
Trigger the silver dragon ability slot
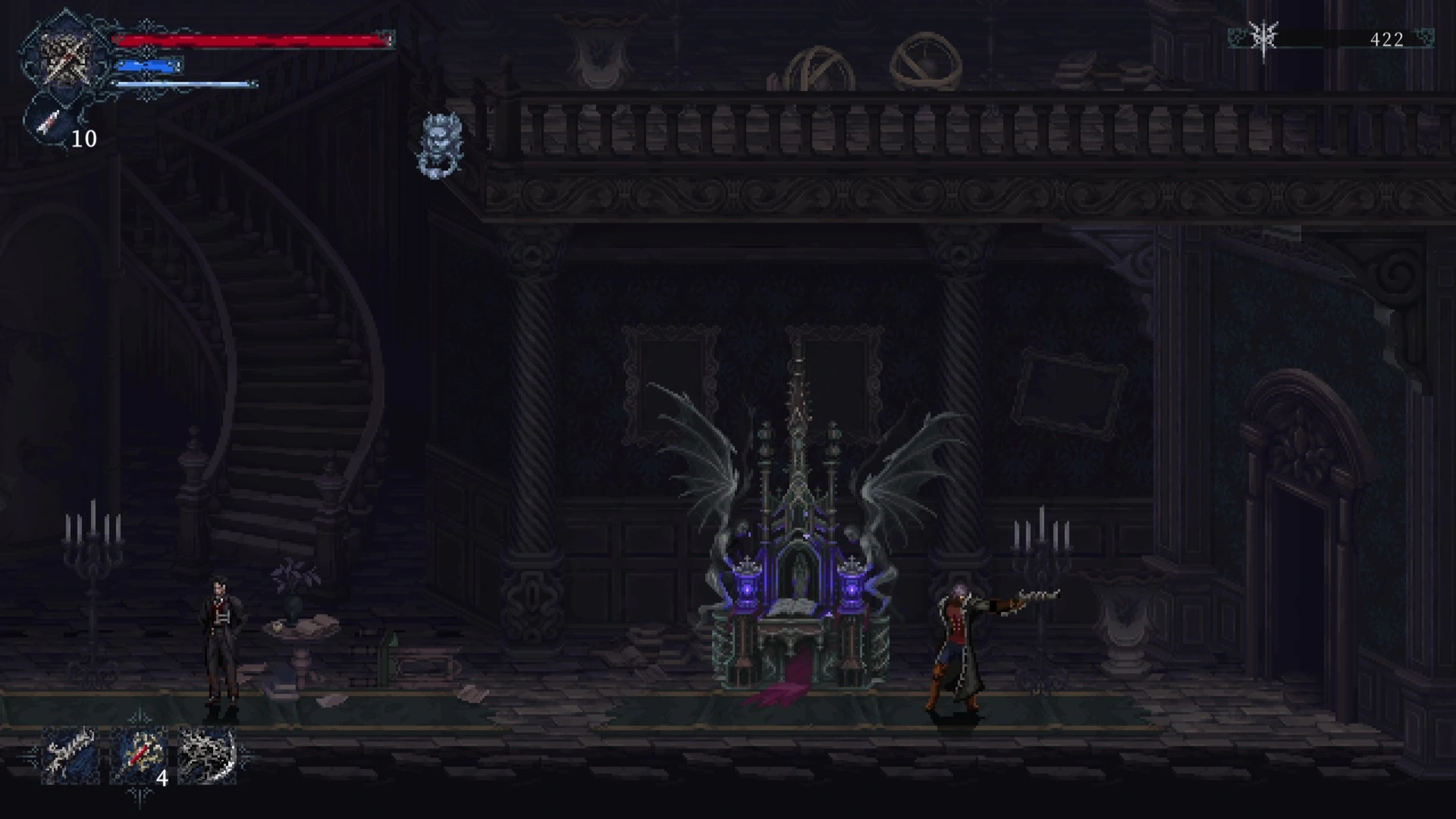coord(207,755)
